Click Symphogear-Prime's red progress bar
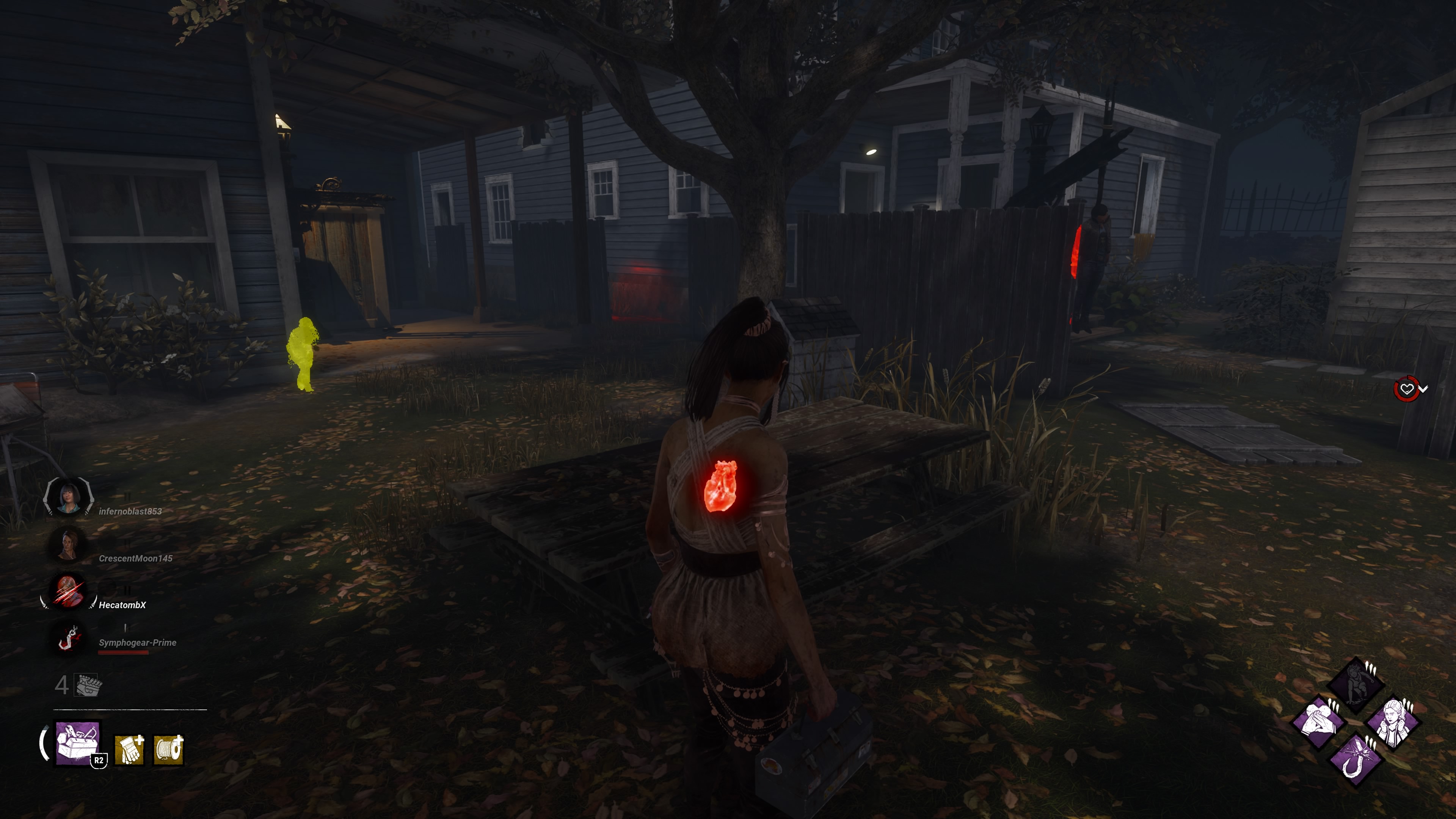Image resolution: width=1456 pixels, height=819 pixels. coord(123,652)
